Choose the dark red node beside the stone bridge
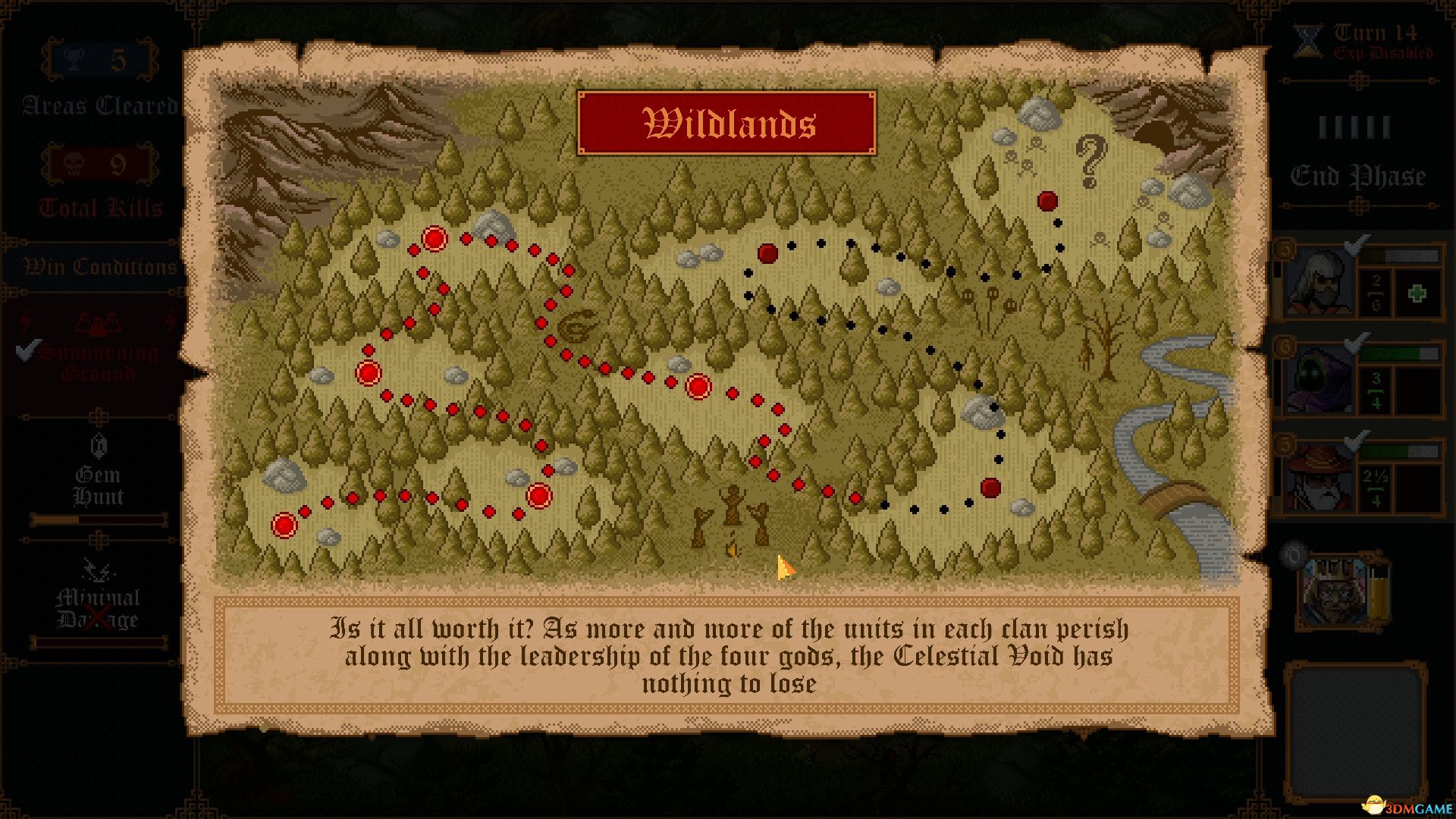Screen dimensions: 1456x819 pyautogui.click(x=990, y=488)
